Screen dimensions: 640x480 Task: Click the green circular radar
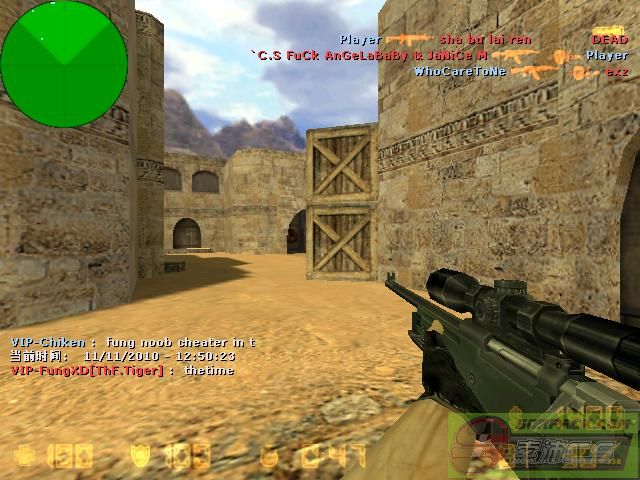point(64,50)
